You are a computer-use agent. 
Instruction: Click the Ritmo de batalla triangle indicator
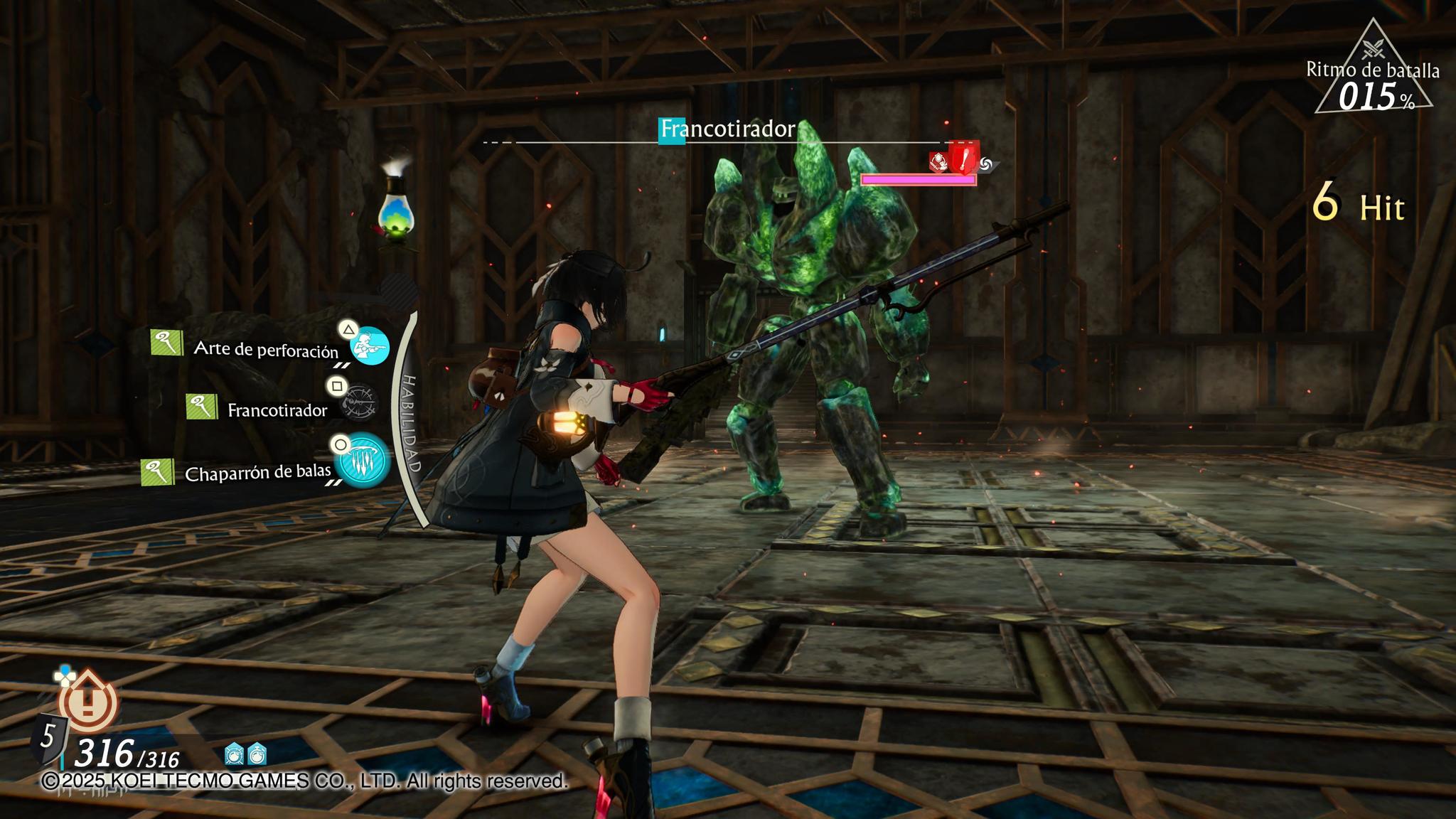[x=1373, y=72]
